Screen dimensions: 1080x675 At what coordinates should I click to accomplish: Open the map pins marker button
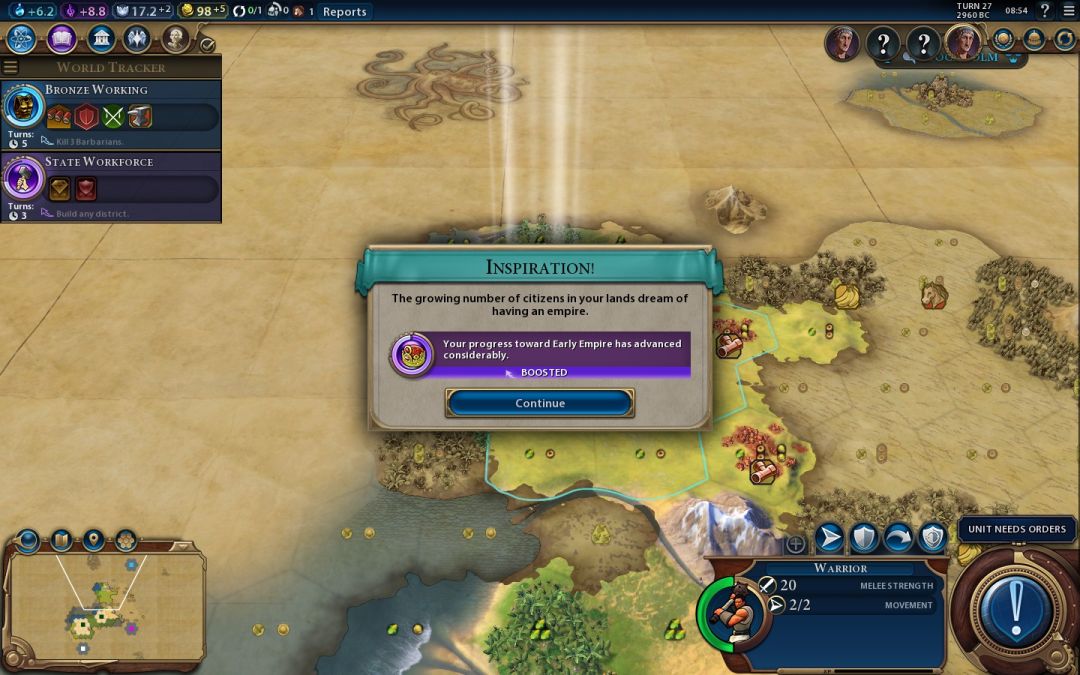point(94,541)
